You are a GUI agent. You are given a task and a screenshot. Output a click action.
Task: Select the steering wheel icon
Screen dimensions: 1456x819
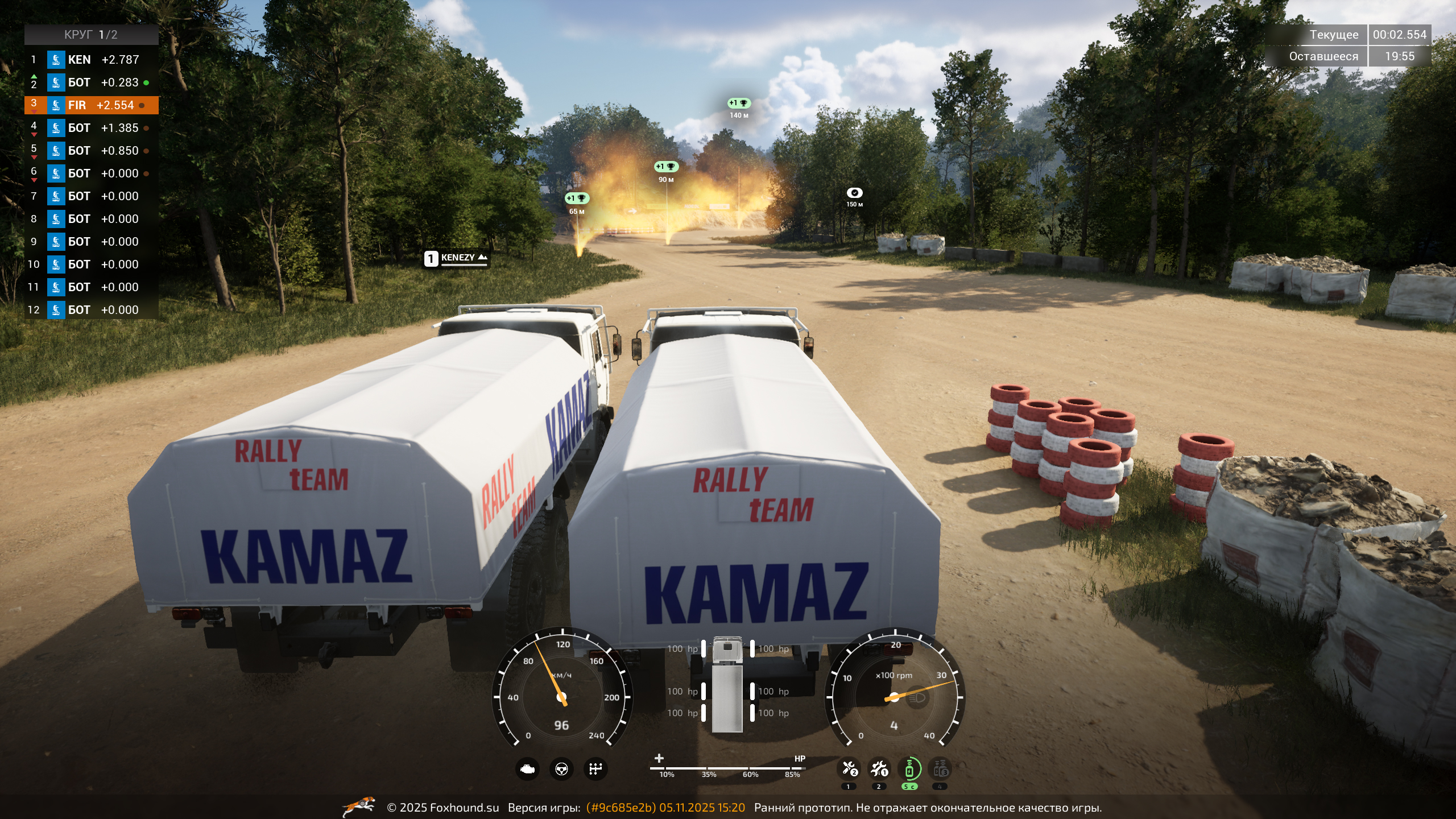(561, 769)
